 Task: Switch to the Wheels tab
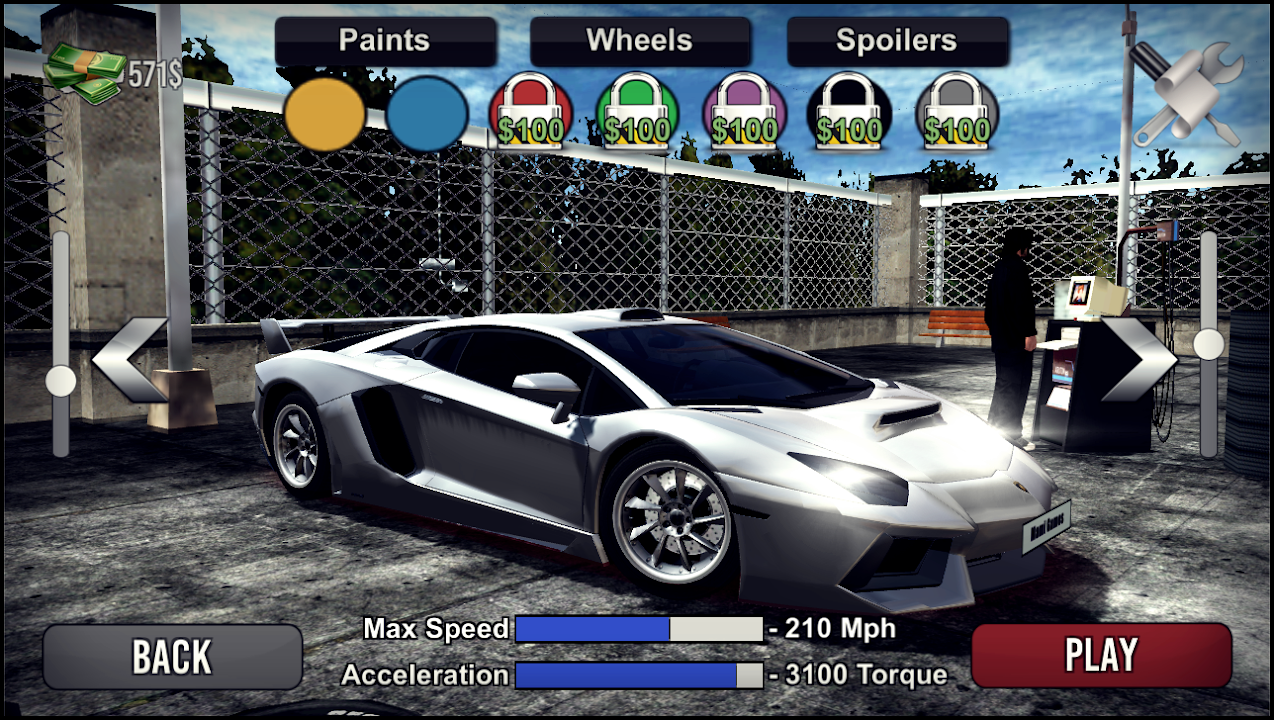[x=640, y=42]
